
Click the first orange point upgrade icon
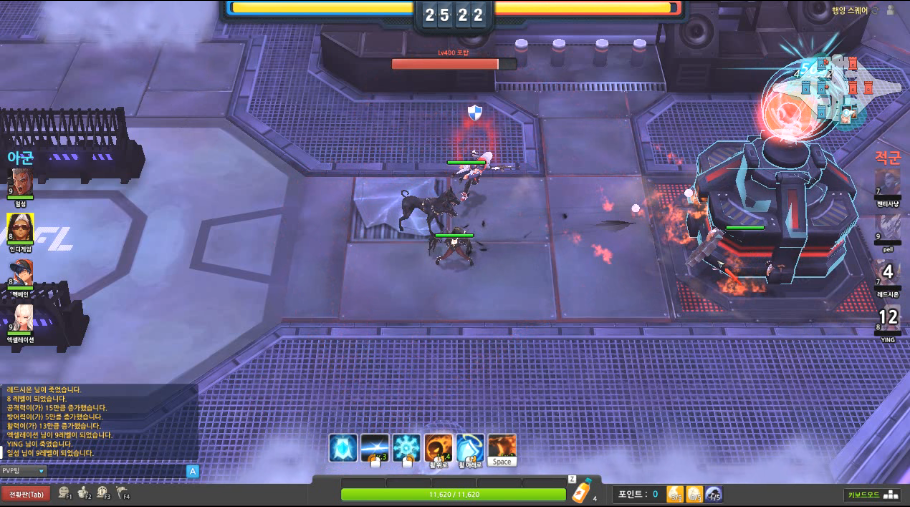(675, 494)
